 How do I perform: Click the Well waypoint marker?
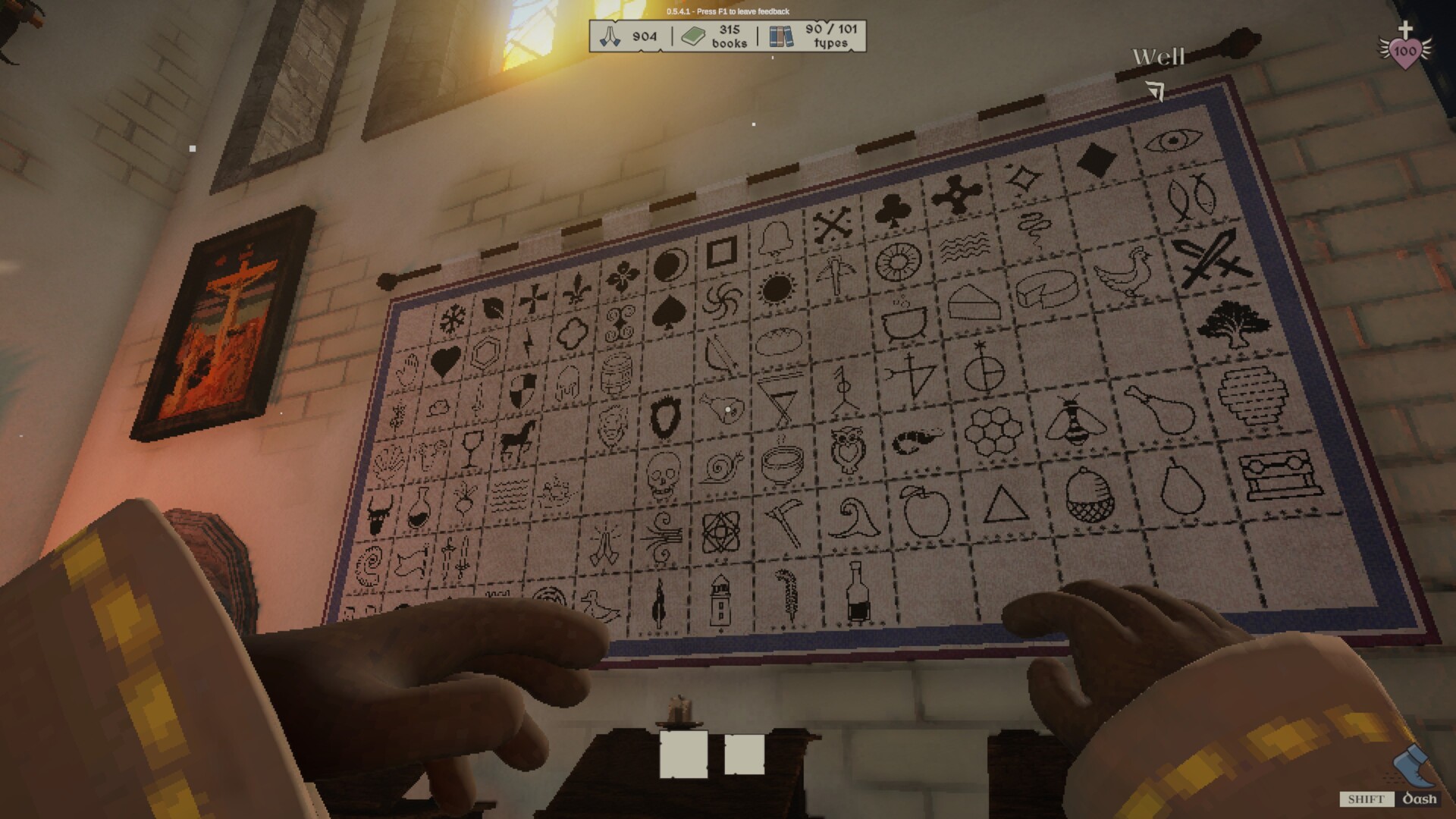1156,57
